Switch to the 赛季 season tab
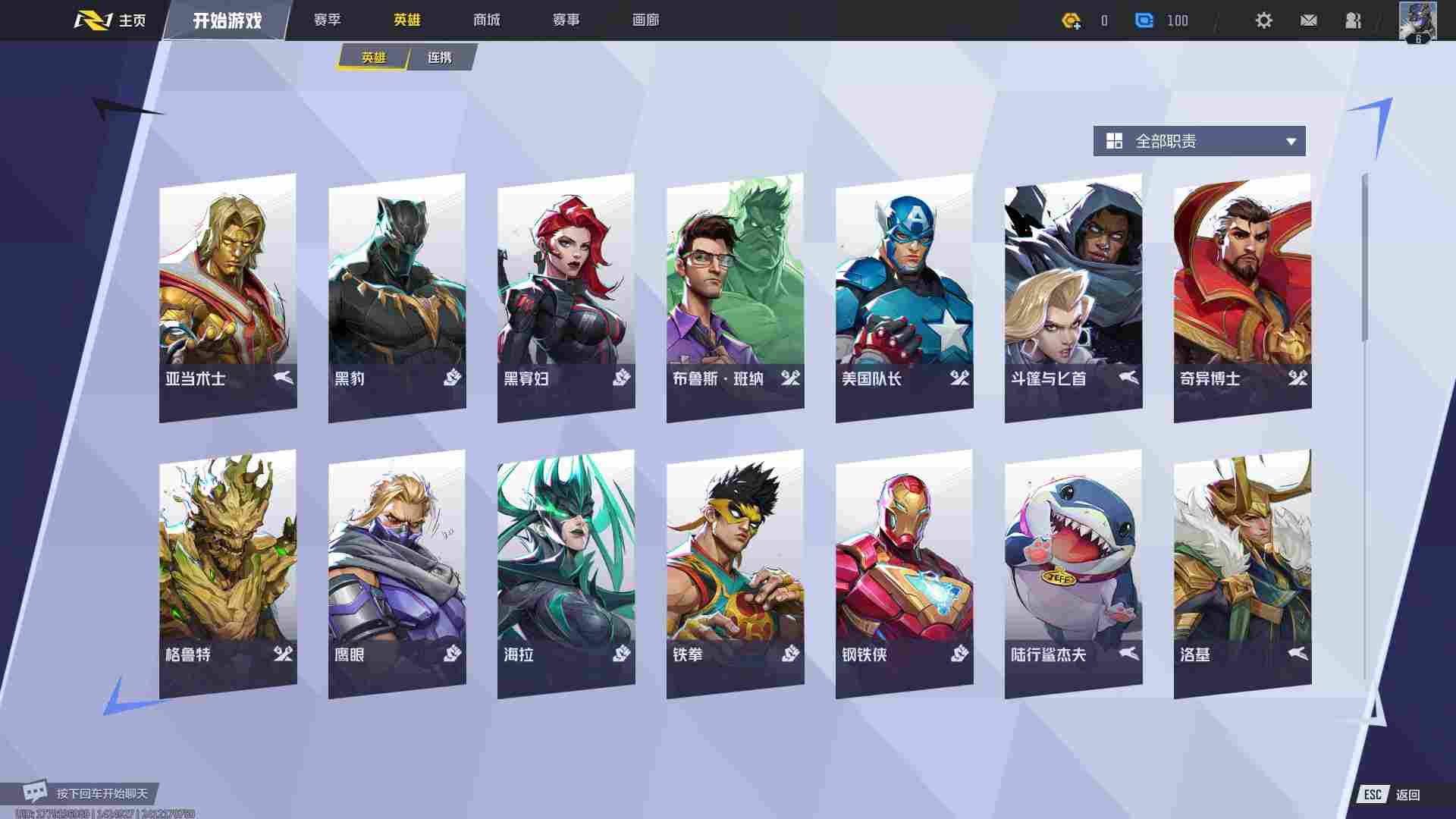 click(x=328, y=20)
